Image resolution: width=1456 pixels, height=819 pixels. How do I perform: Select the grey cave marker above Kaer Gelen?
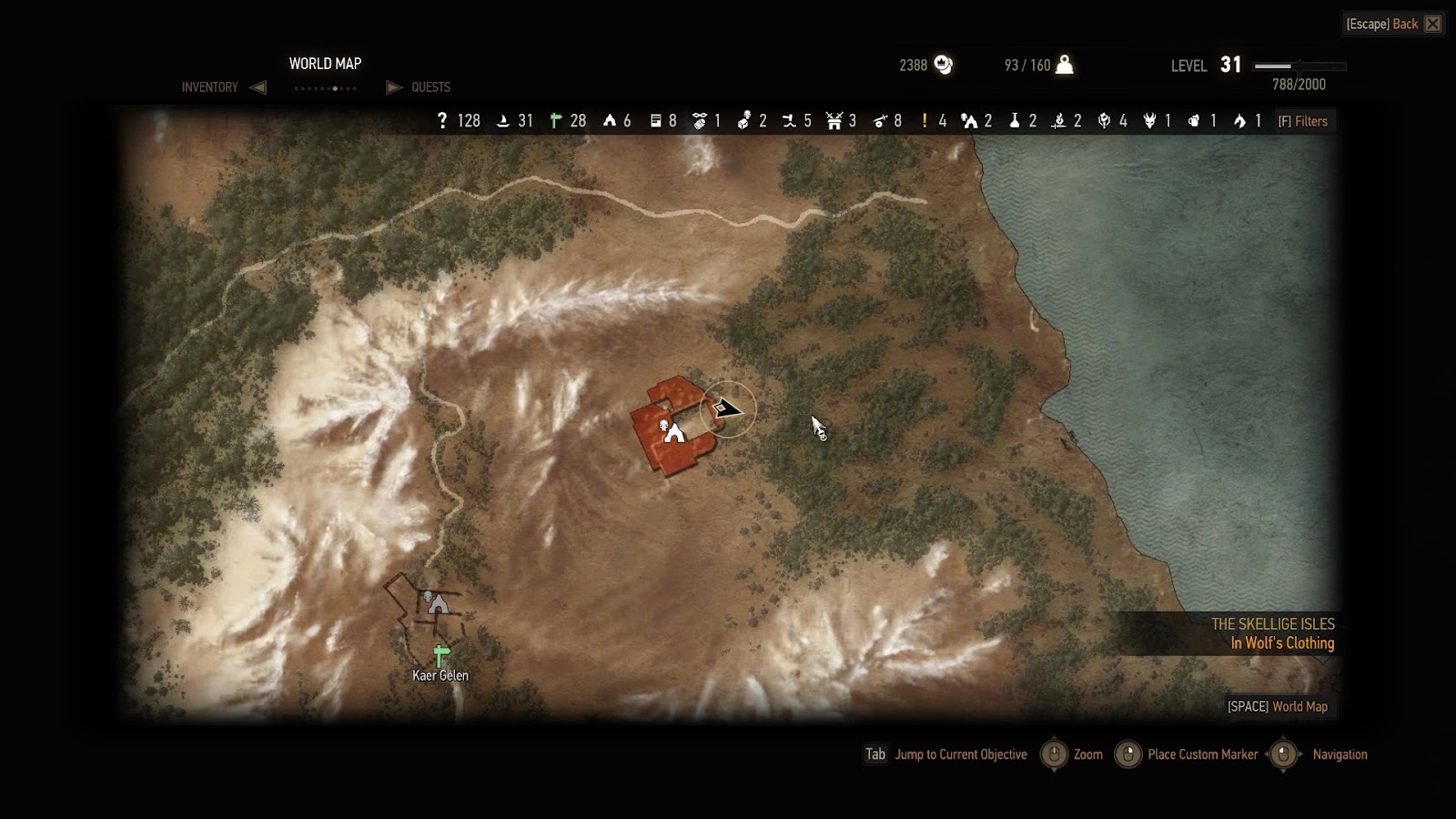(x=439, y=603)
